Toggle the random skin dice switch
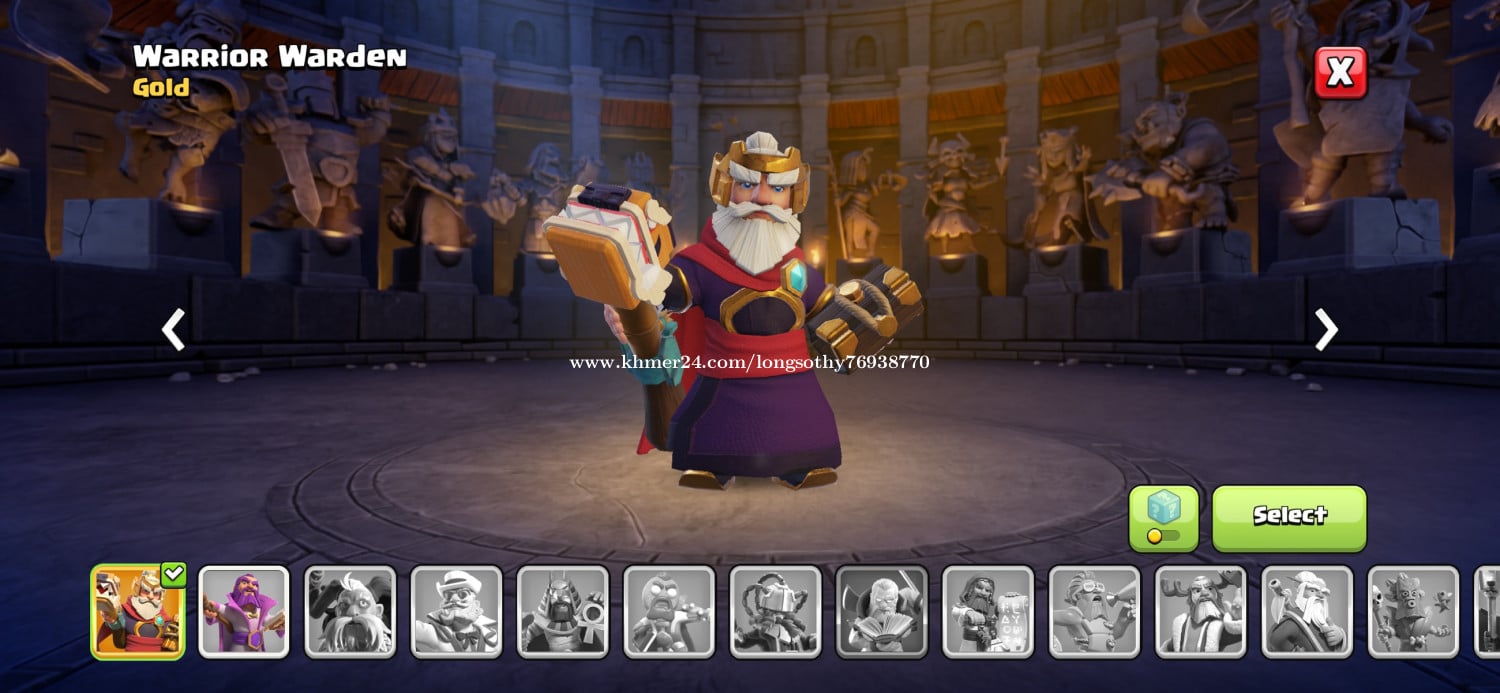Viewport: 1500px width, 693px height. (1163, 518)
